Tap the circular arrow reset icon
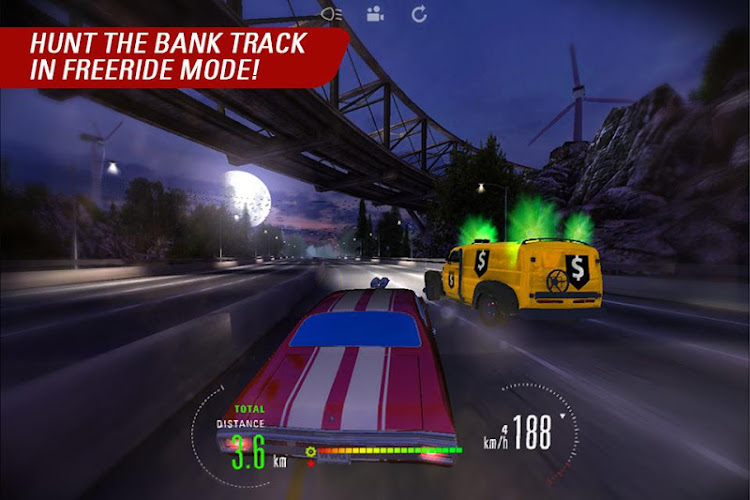 419,14
